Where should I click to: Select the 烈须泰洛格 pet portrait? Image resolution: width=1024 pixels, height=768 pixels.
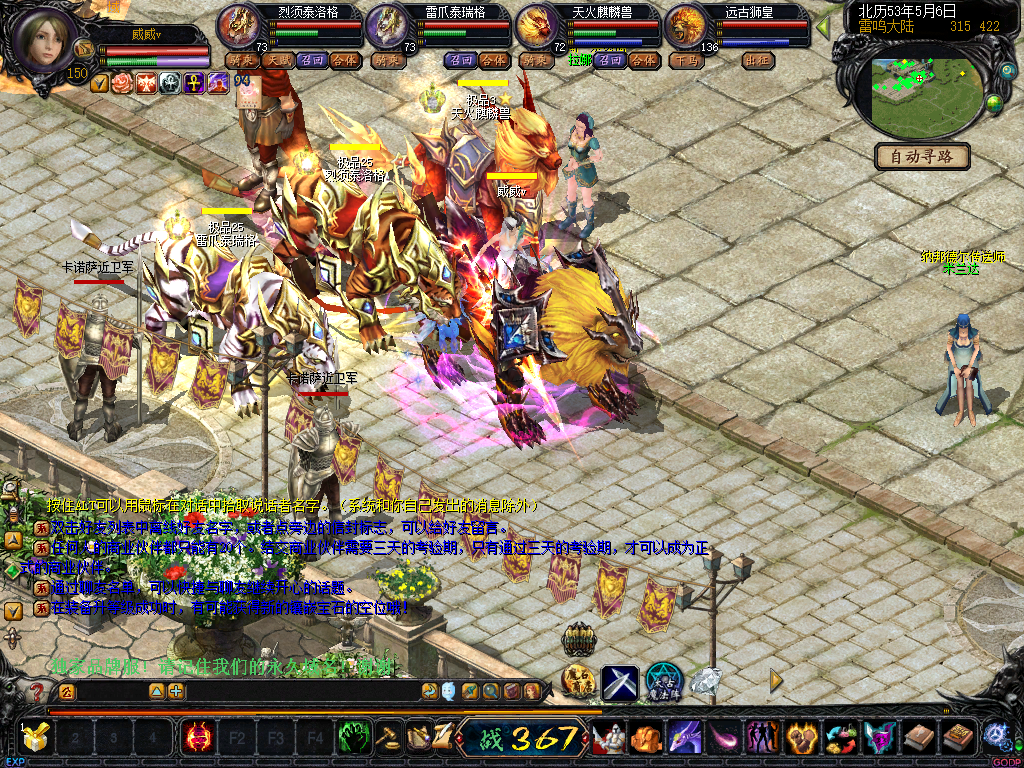click(238, 26)
